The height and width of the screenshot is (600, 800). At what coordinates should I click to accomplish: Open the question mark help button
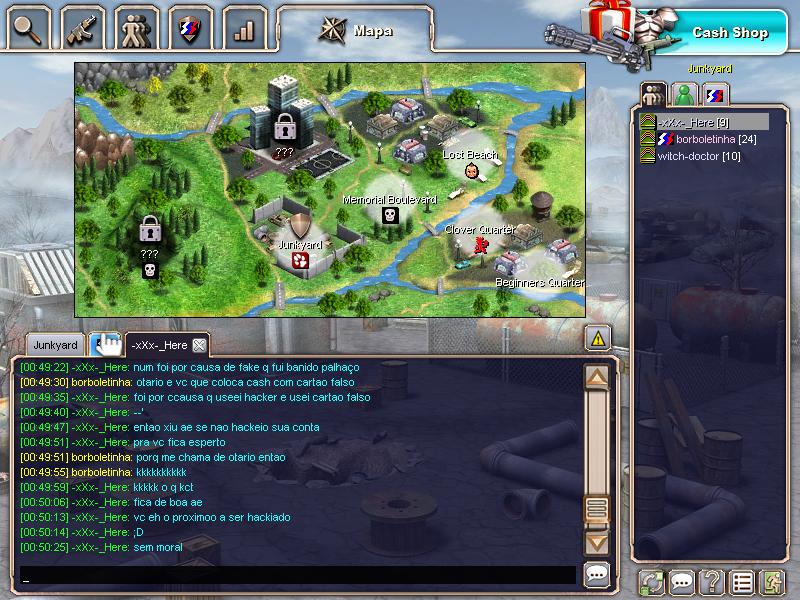[x=711, y=581]
